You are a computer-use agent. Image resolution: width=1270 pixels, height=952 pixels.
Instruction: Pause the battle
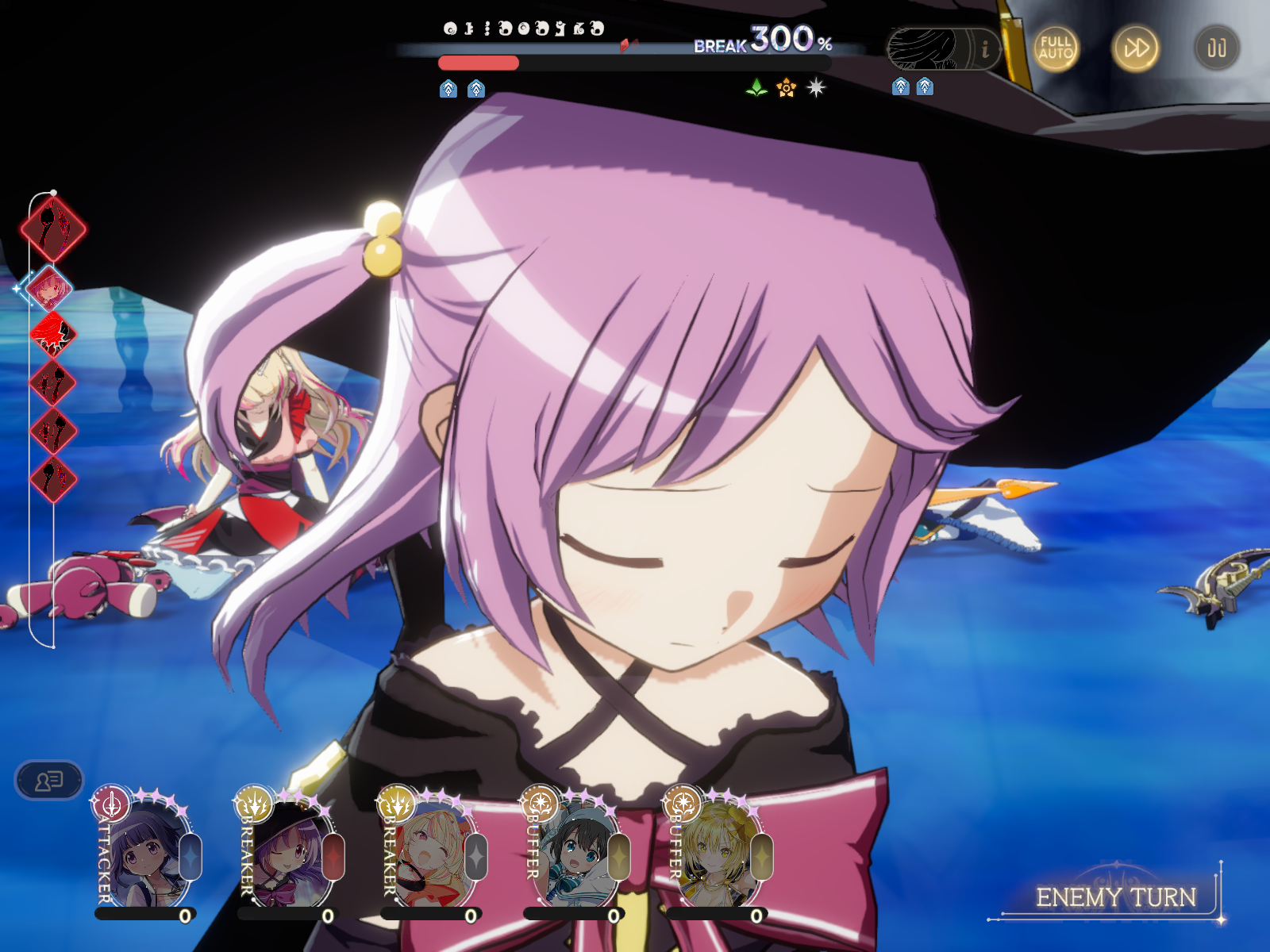click(1216, 48)
